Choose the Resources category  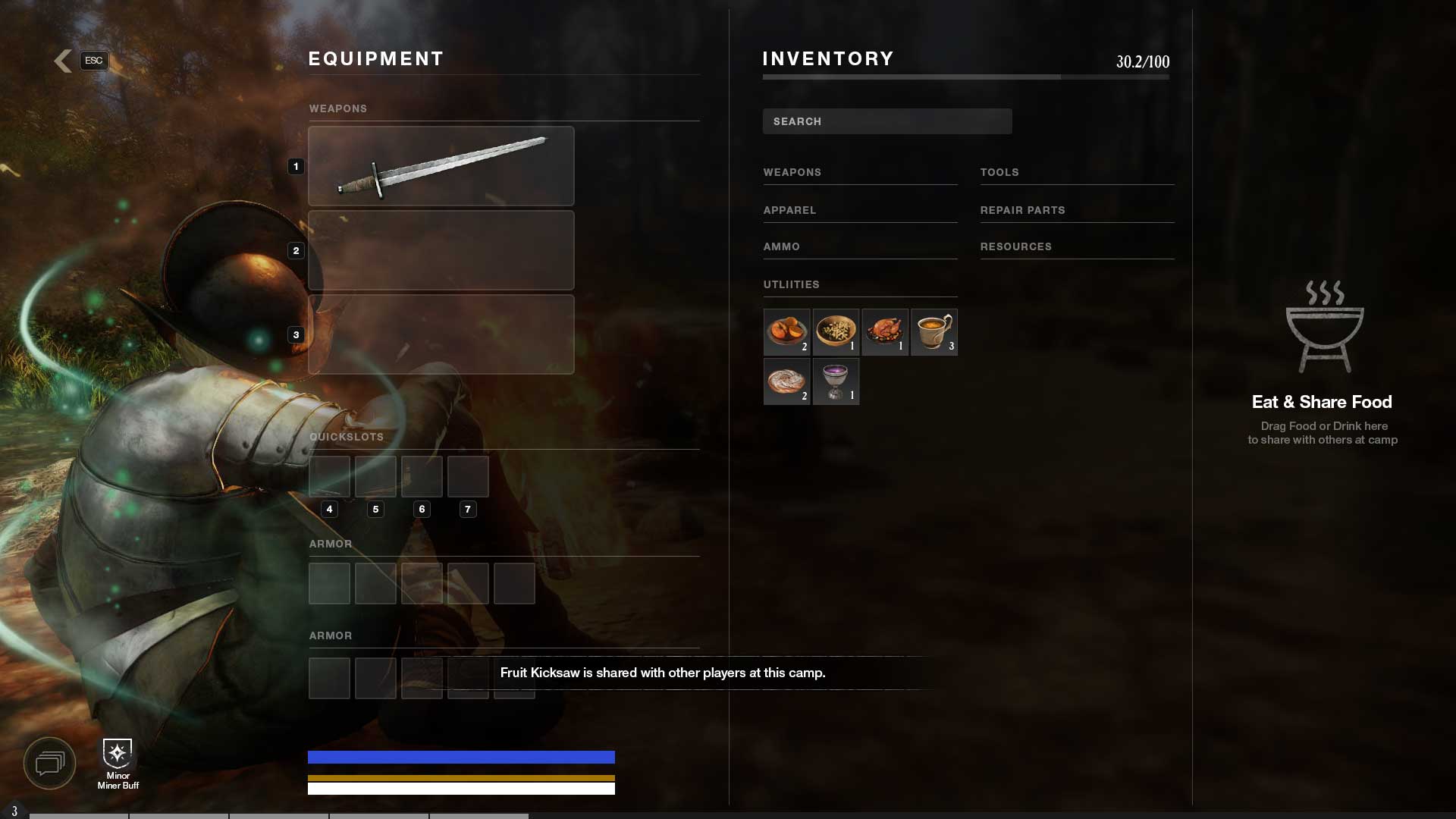click(x=1015, y=246)
